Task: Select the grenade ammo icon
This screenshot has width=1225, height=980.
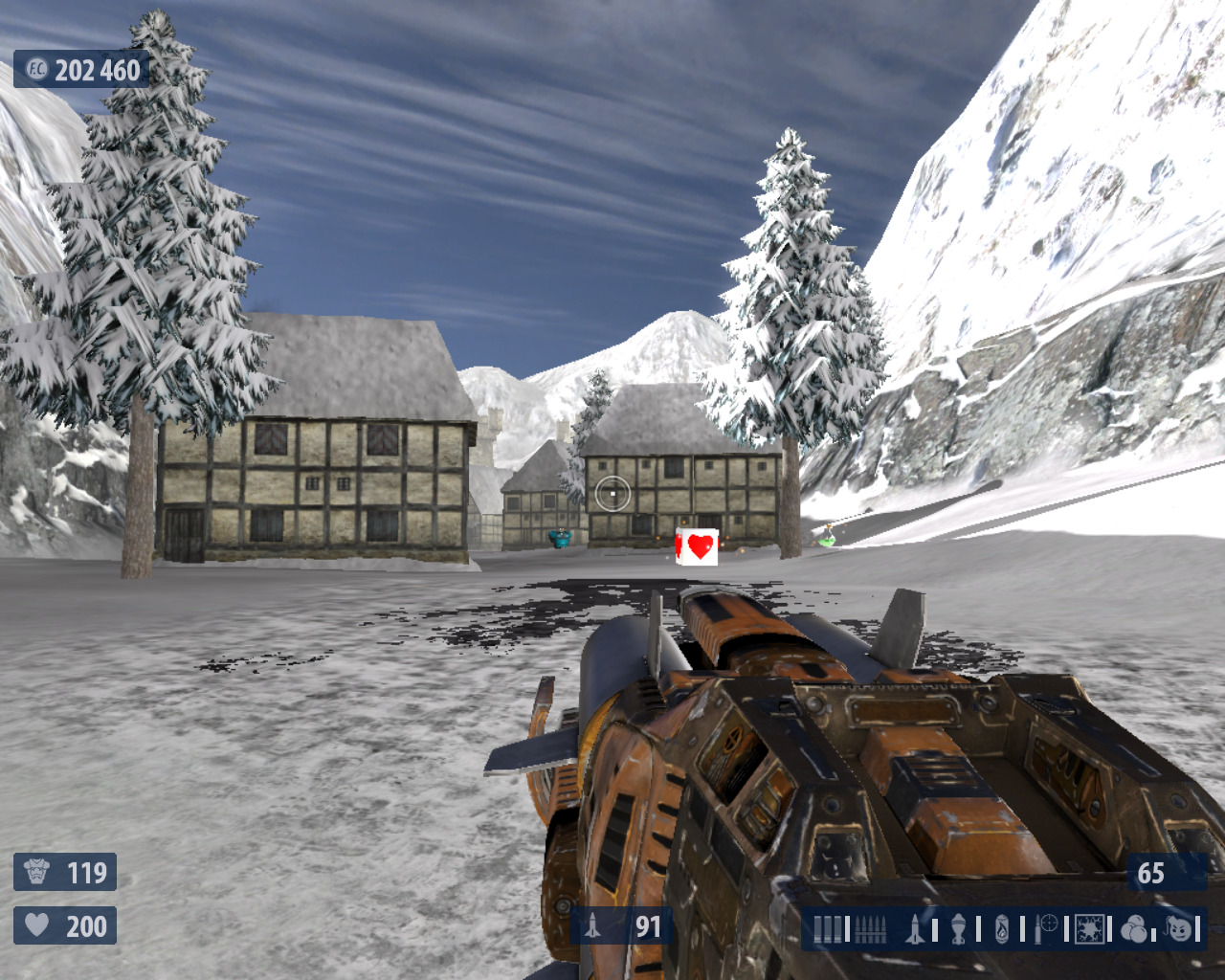Action: click(959, 928)
